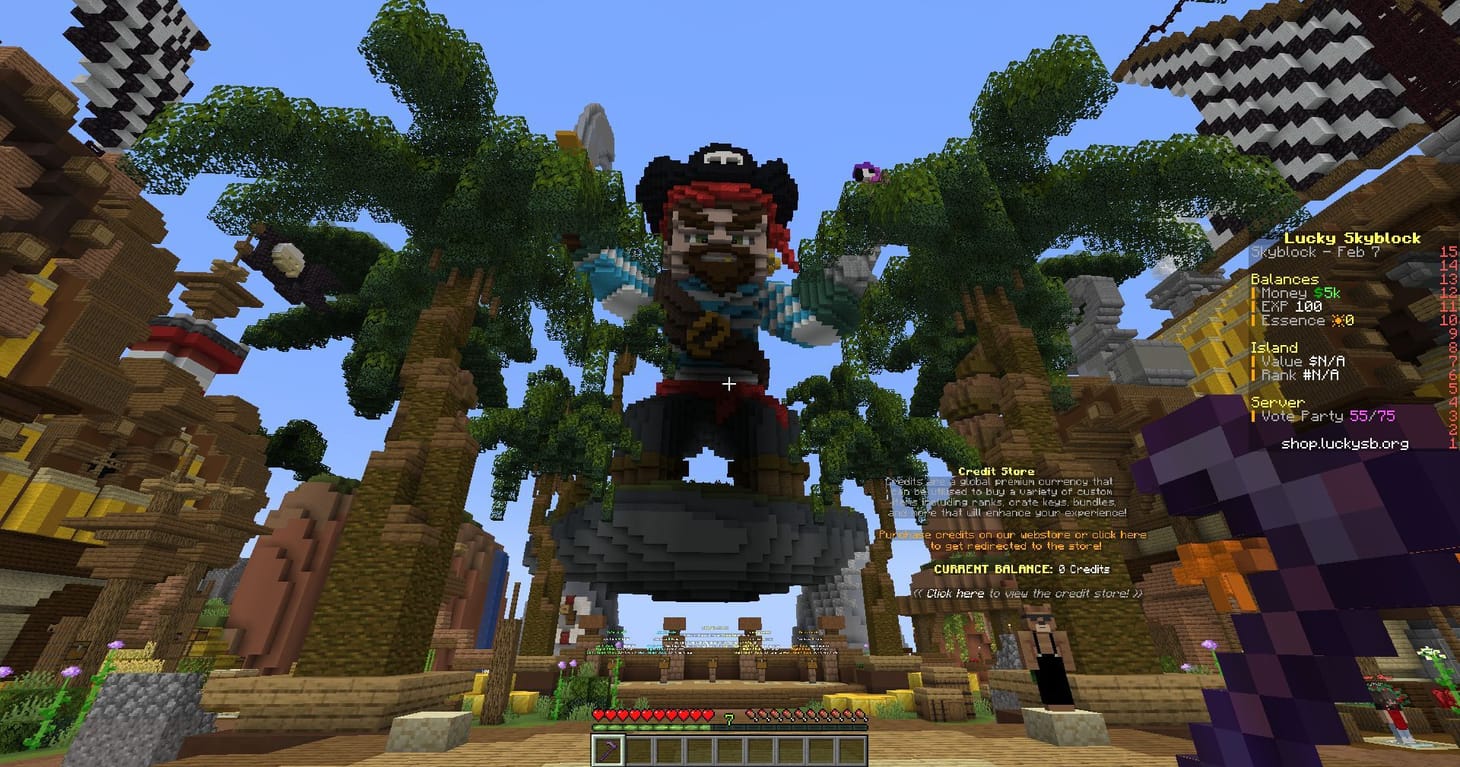Expand the Balances section of the sidebar
Screen dimensions: 1460x767
point(1285,278)
